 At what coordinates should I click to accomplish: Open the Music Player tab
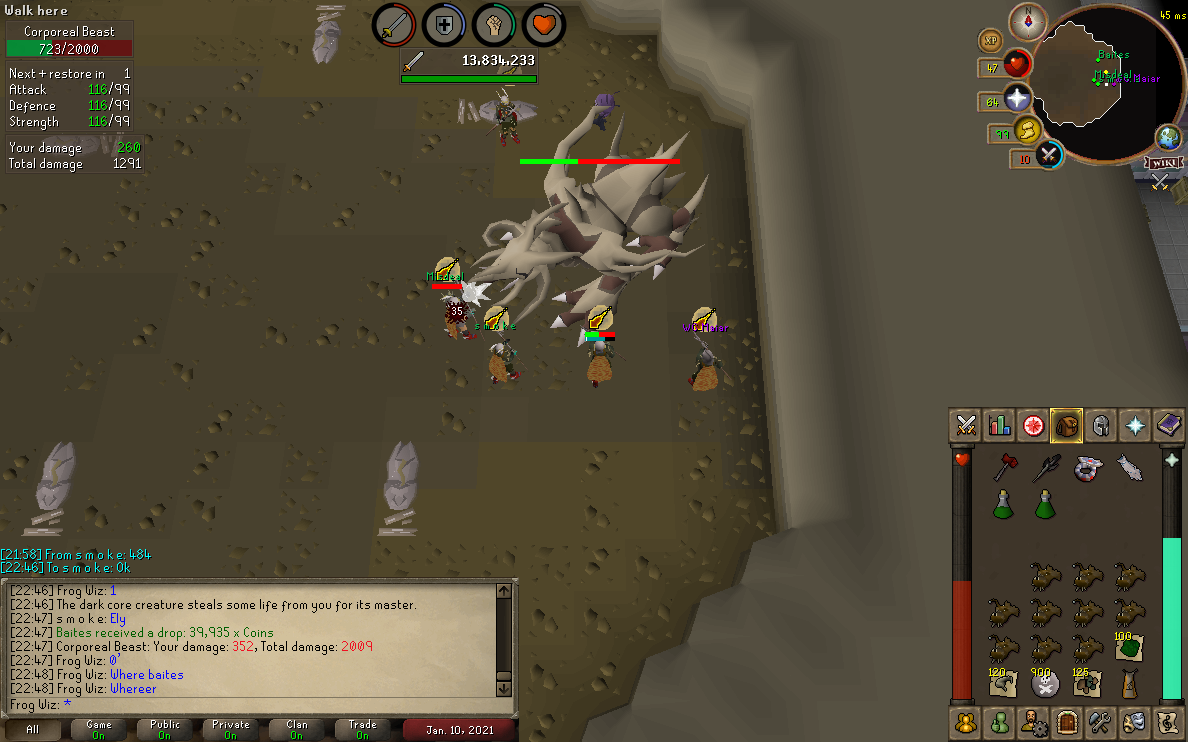coord(1169,721)
